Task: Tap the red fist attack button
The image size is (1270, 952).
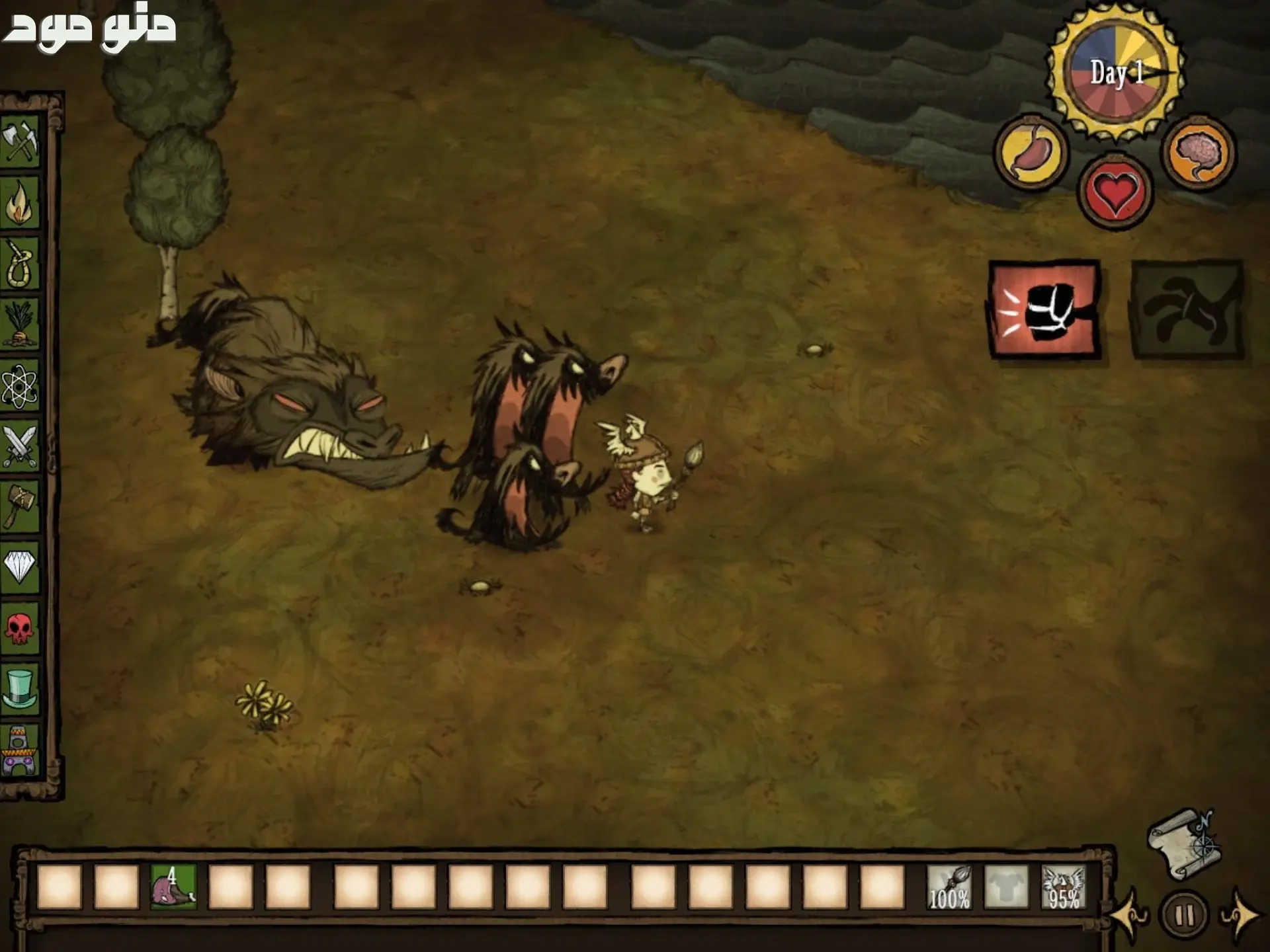Action: point(1044,309)
